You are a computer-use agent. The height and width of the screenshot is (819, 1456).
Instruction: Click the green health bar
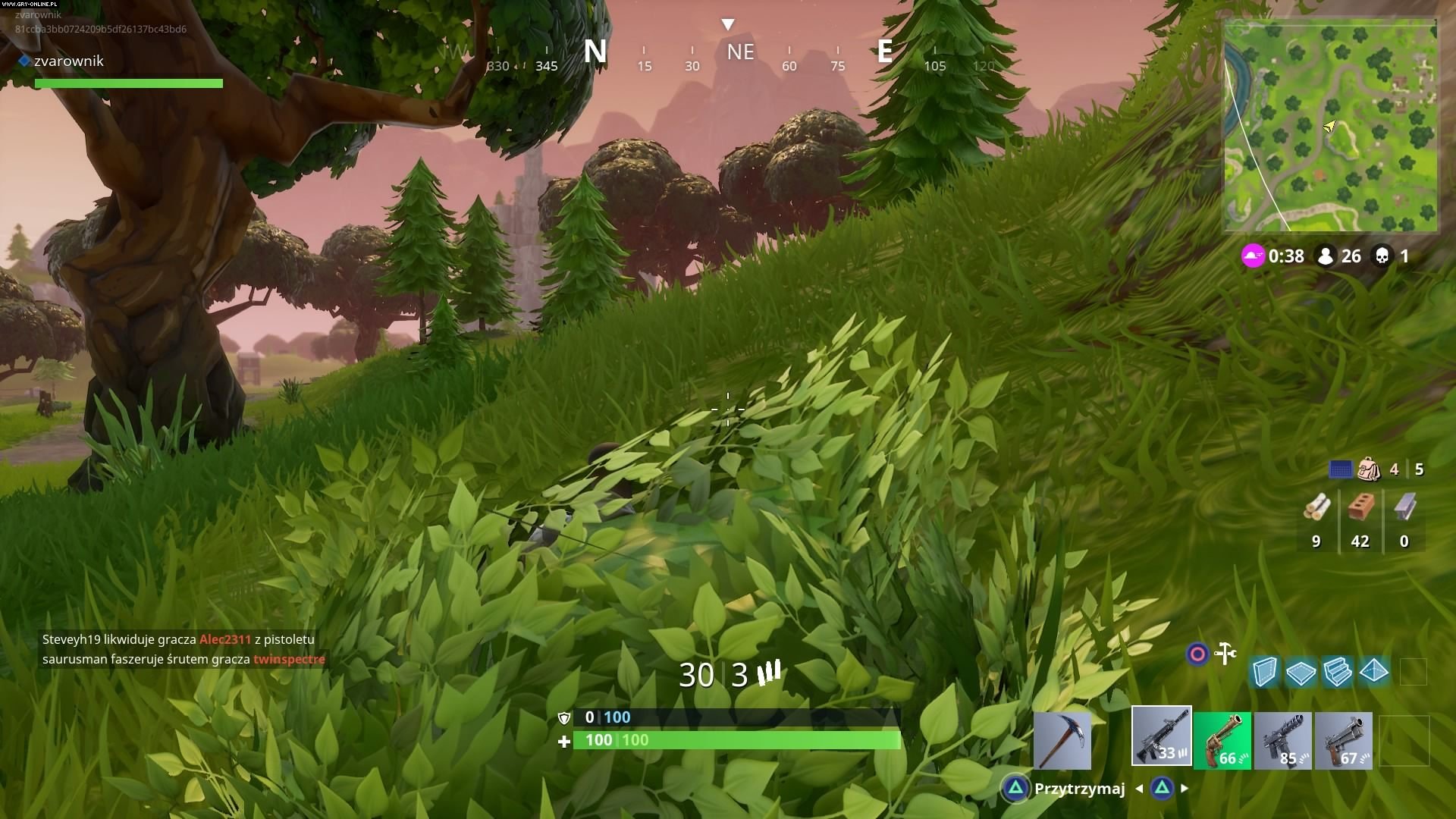[736, 740]
